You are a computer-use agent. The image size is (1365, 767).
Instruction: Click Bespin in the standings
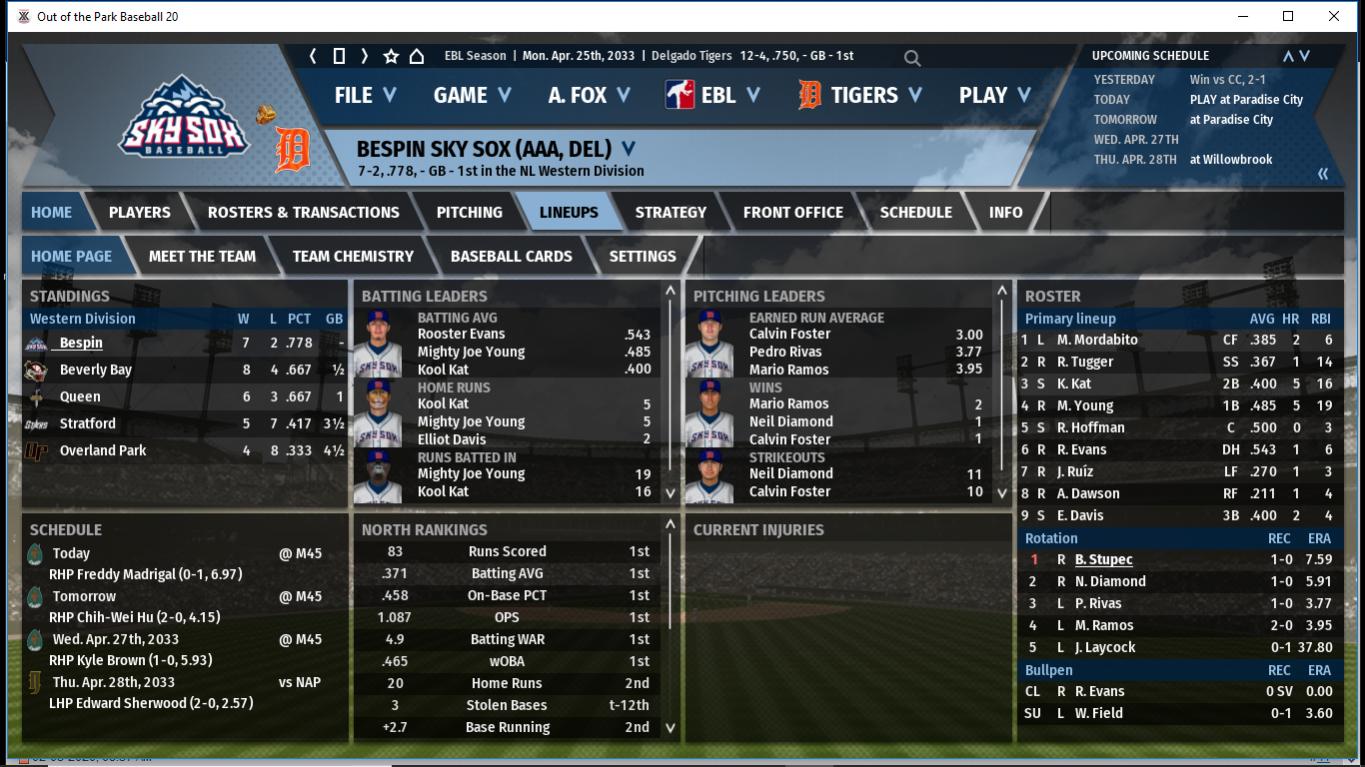click(81, 343)
